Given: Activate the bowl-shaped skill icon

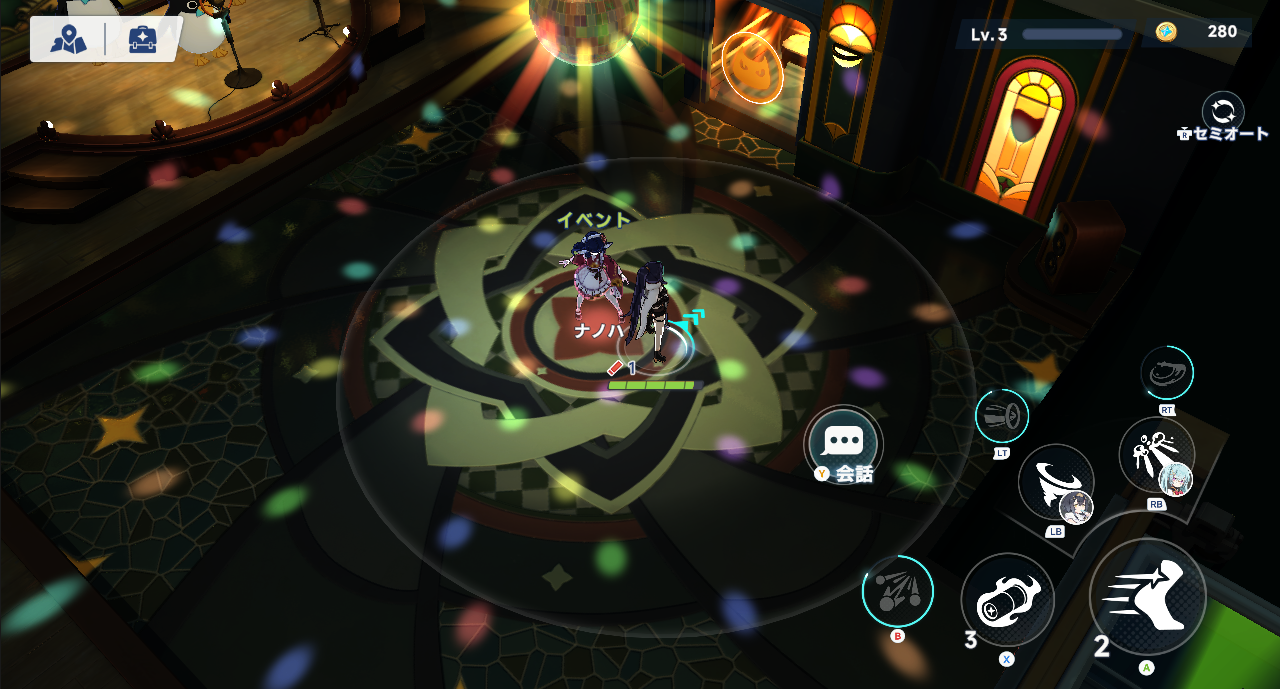Looking at the screenshot, I should pos(1167,372).
